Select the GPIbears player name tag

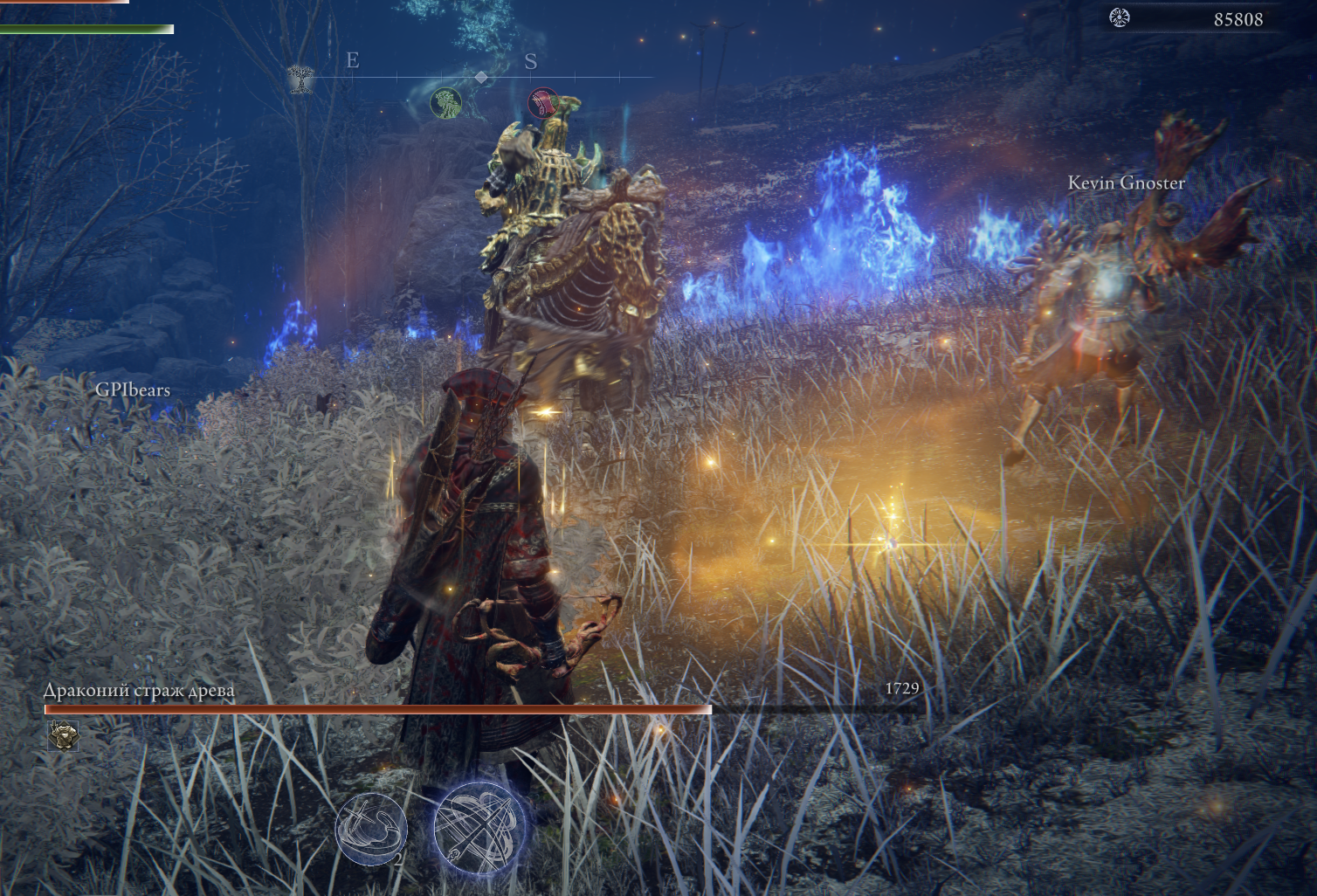[133, 389]
